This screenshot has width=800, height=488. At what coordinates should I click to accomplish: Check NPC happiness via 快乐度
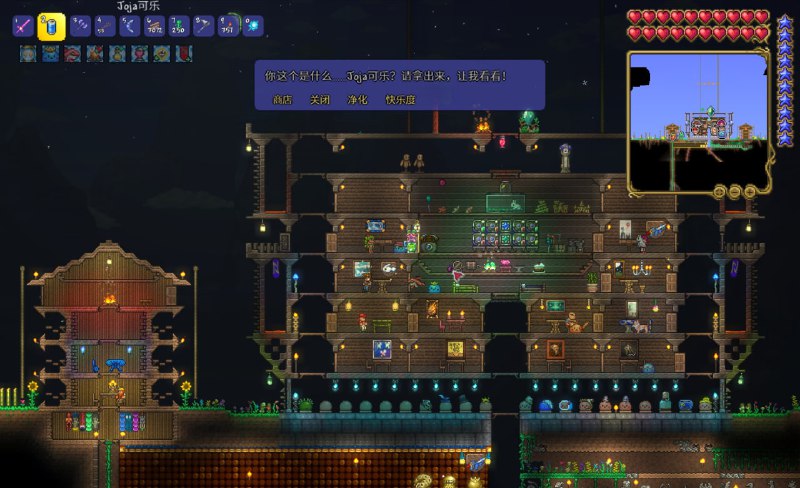point(400,100)
